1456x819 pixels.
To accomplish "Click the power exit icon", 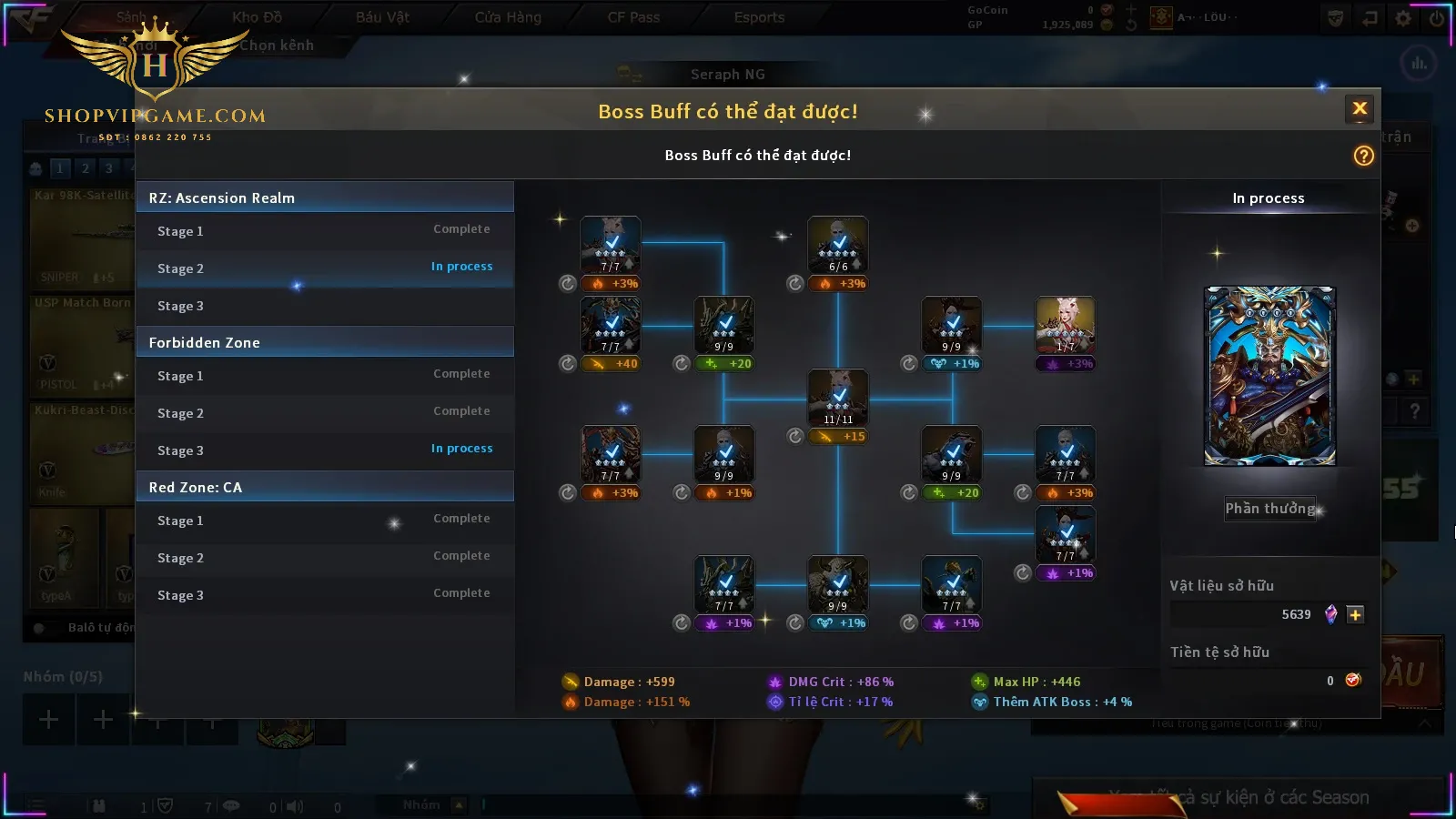I will pyautogui.click(x=1437, y=18).
